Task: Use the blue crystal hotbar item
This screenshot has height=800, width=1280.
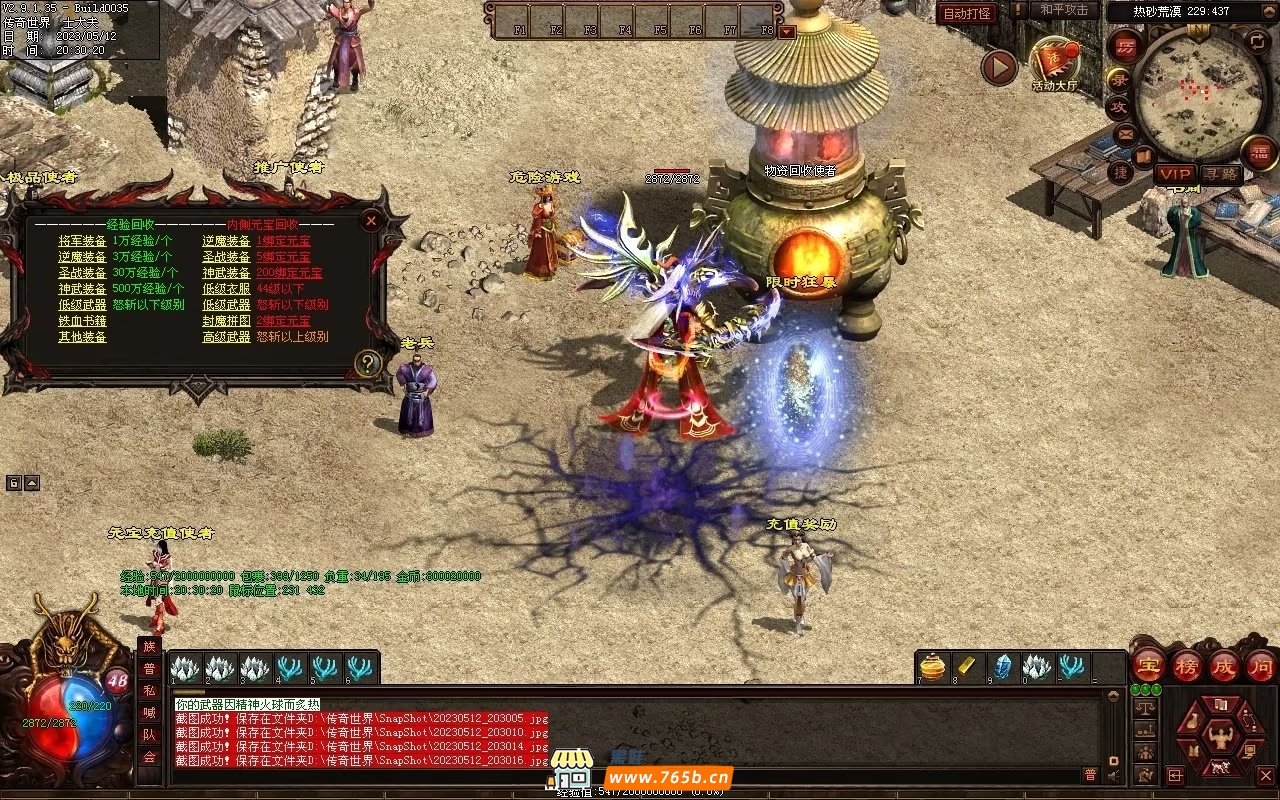Action: pos(1002,667)
